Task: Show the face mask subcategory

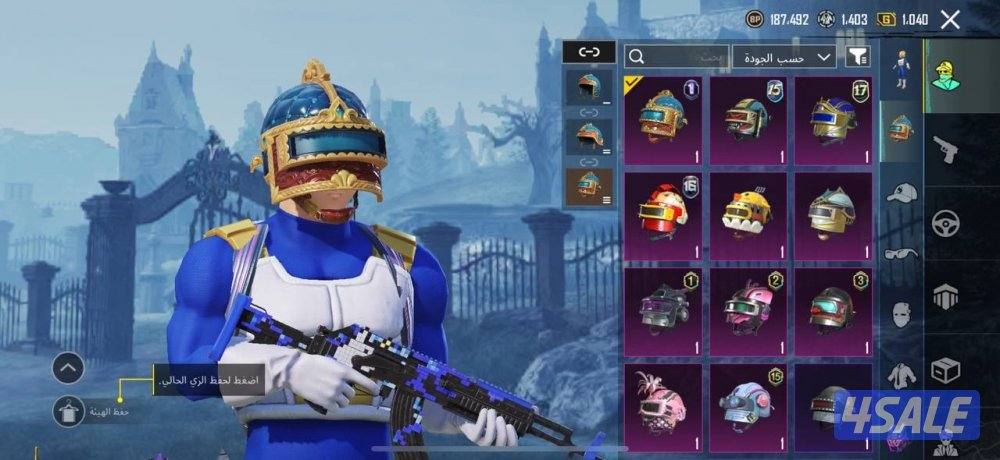Action: coord(901,312)
